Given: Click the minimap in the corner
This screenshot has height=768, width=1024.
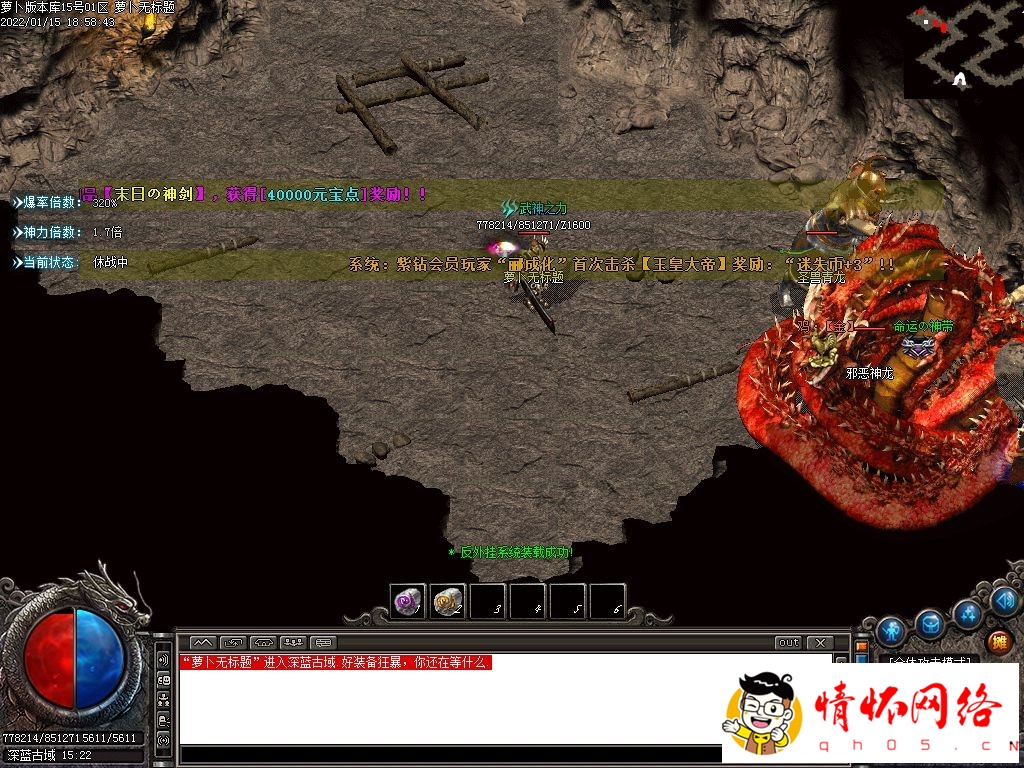Looking at the screenshot, I should point(963,49).
